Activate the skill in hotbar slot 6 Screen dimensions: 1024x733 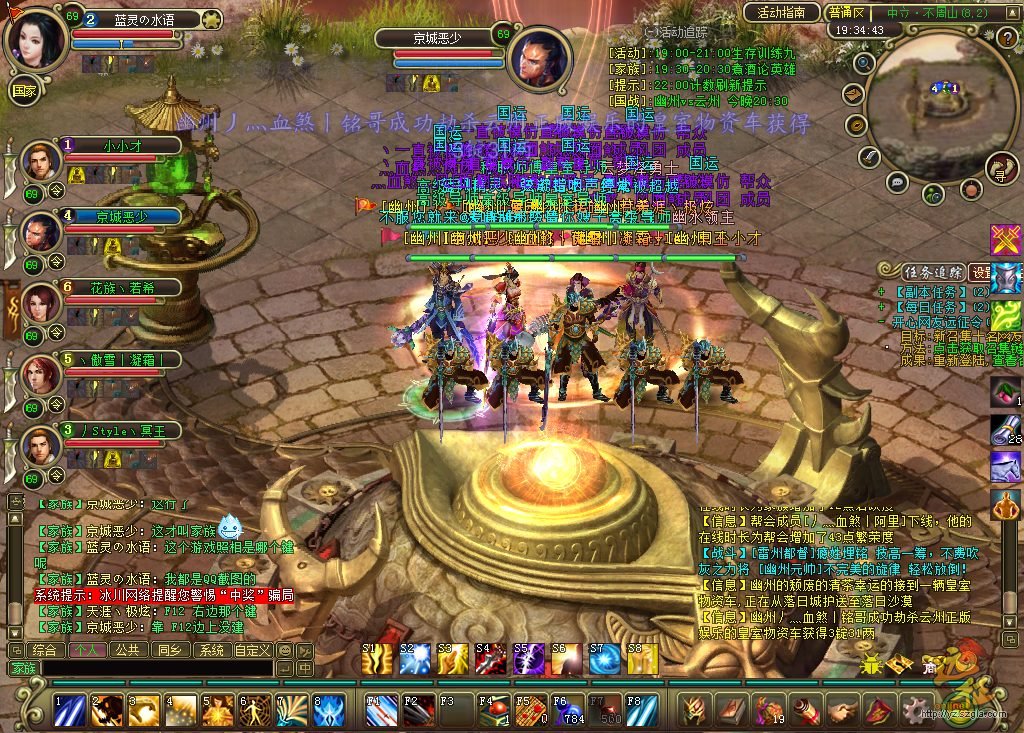pos(254,709)
